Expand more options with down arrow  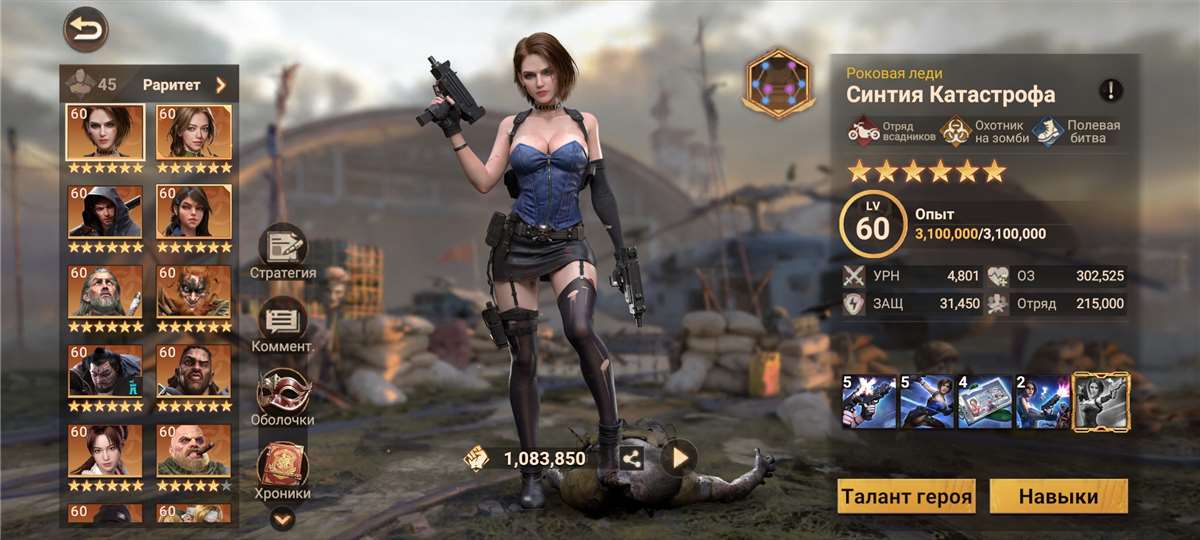283,518
